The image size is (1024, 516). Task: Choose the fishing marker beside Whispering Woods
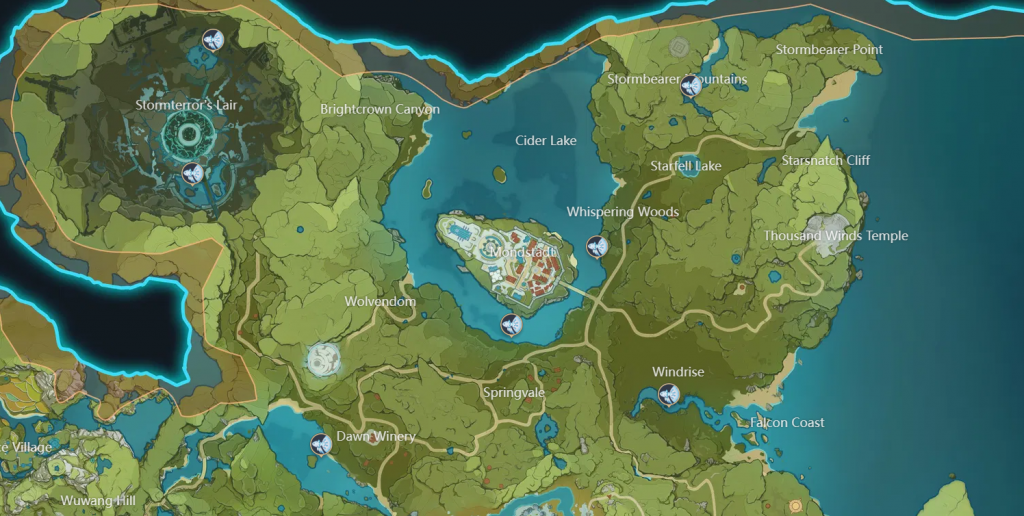coord(597,246)
